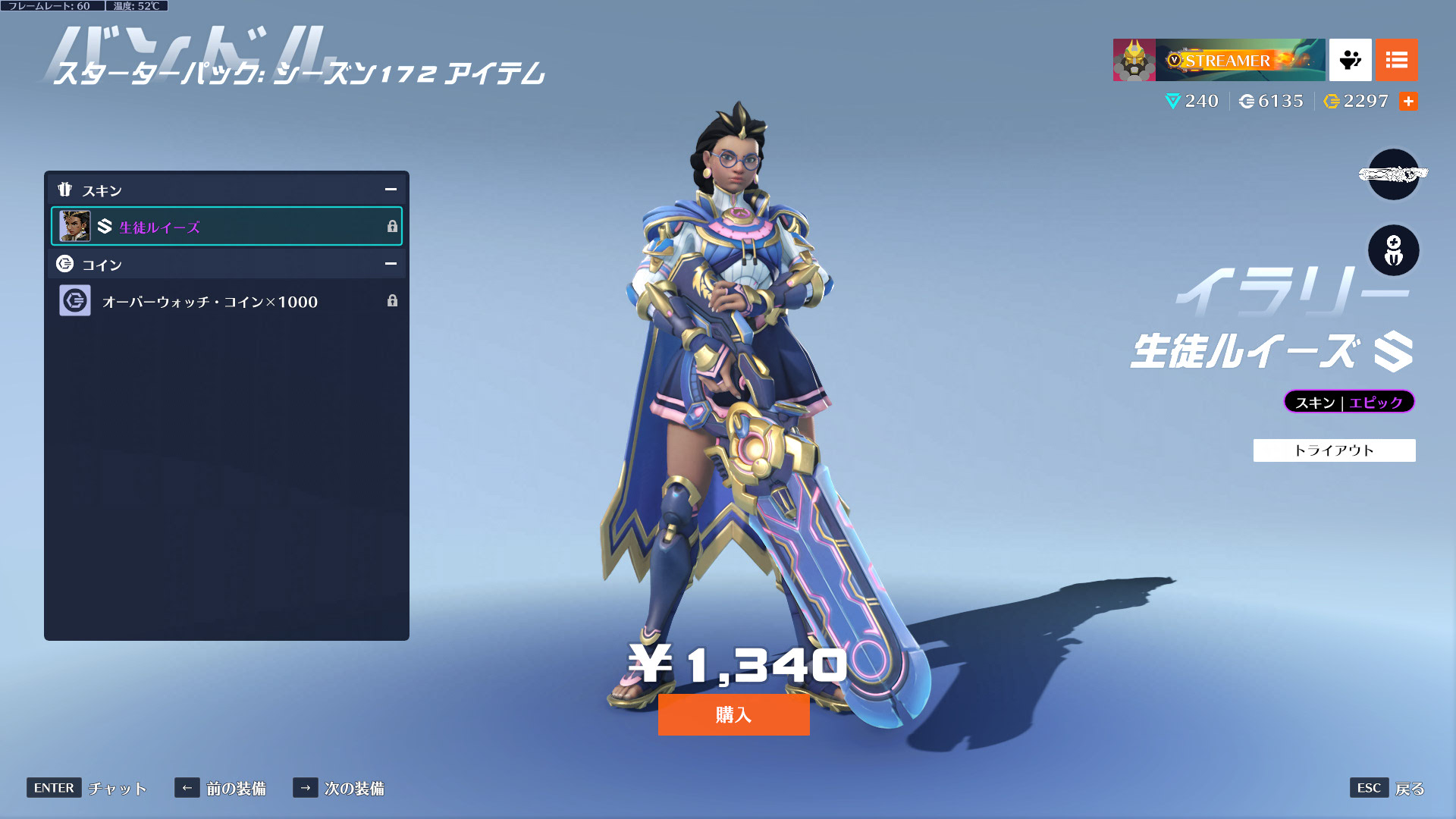Viewport: 1456px width, 819px height.
Task: Open chat via チャット label
Action: (x=117, y=789)
